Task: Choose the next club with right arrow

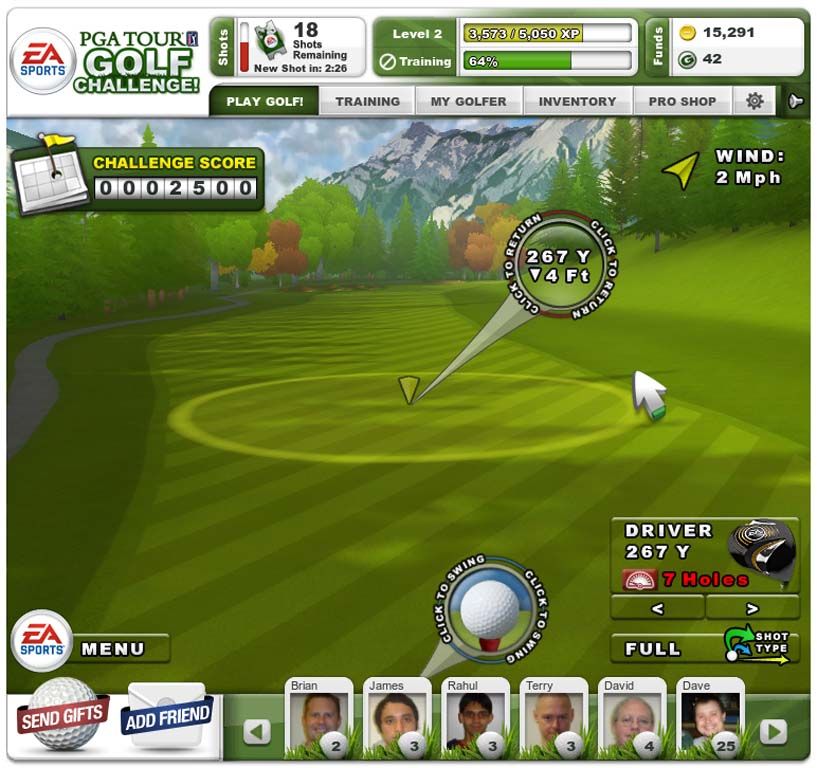Action: pyautogui.click(x=752, y=607)
